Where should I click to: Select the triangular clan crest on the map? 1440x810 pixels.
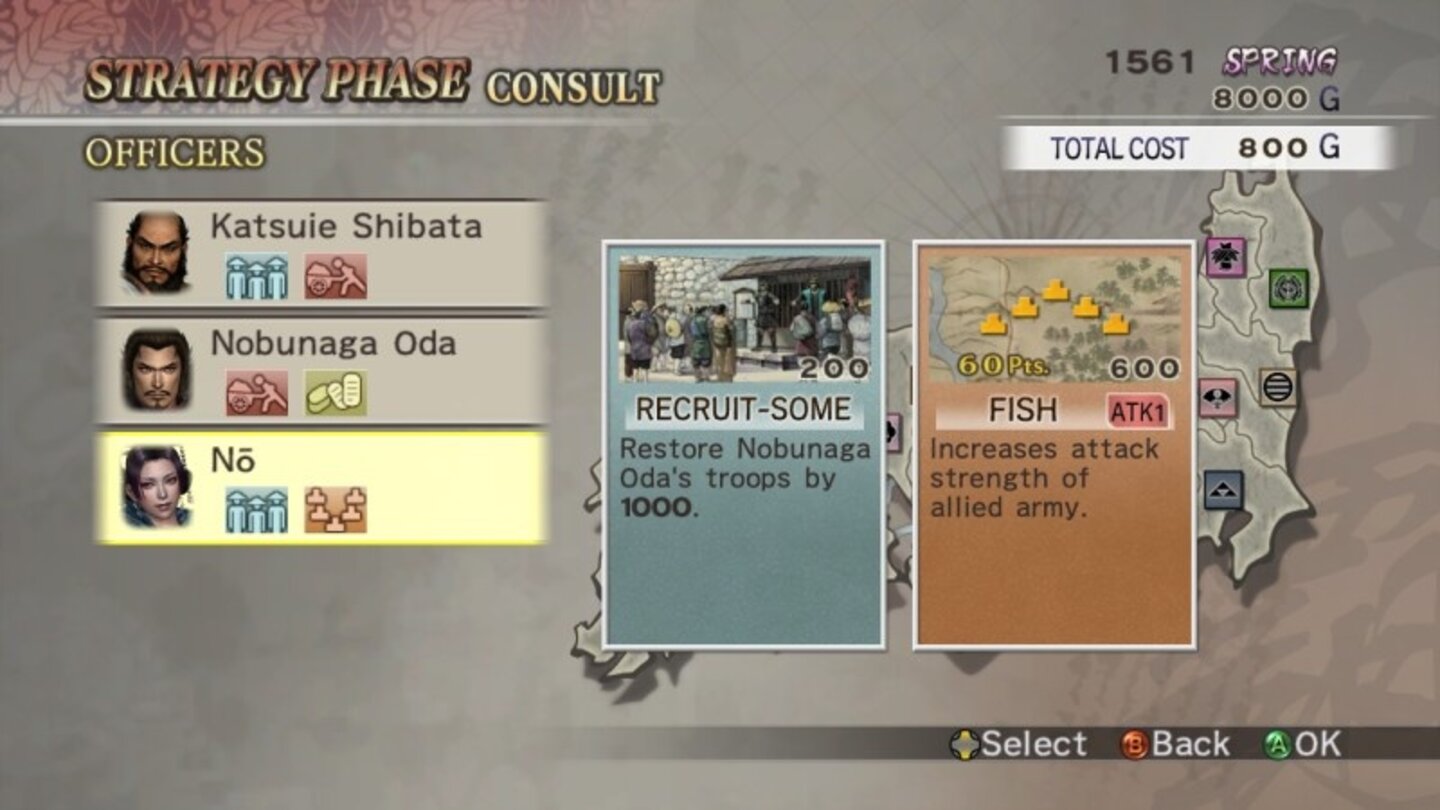(1222, 489)
